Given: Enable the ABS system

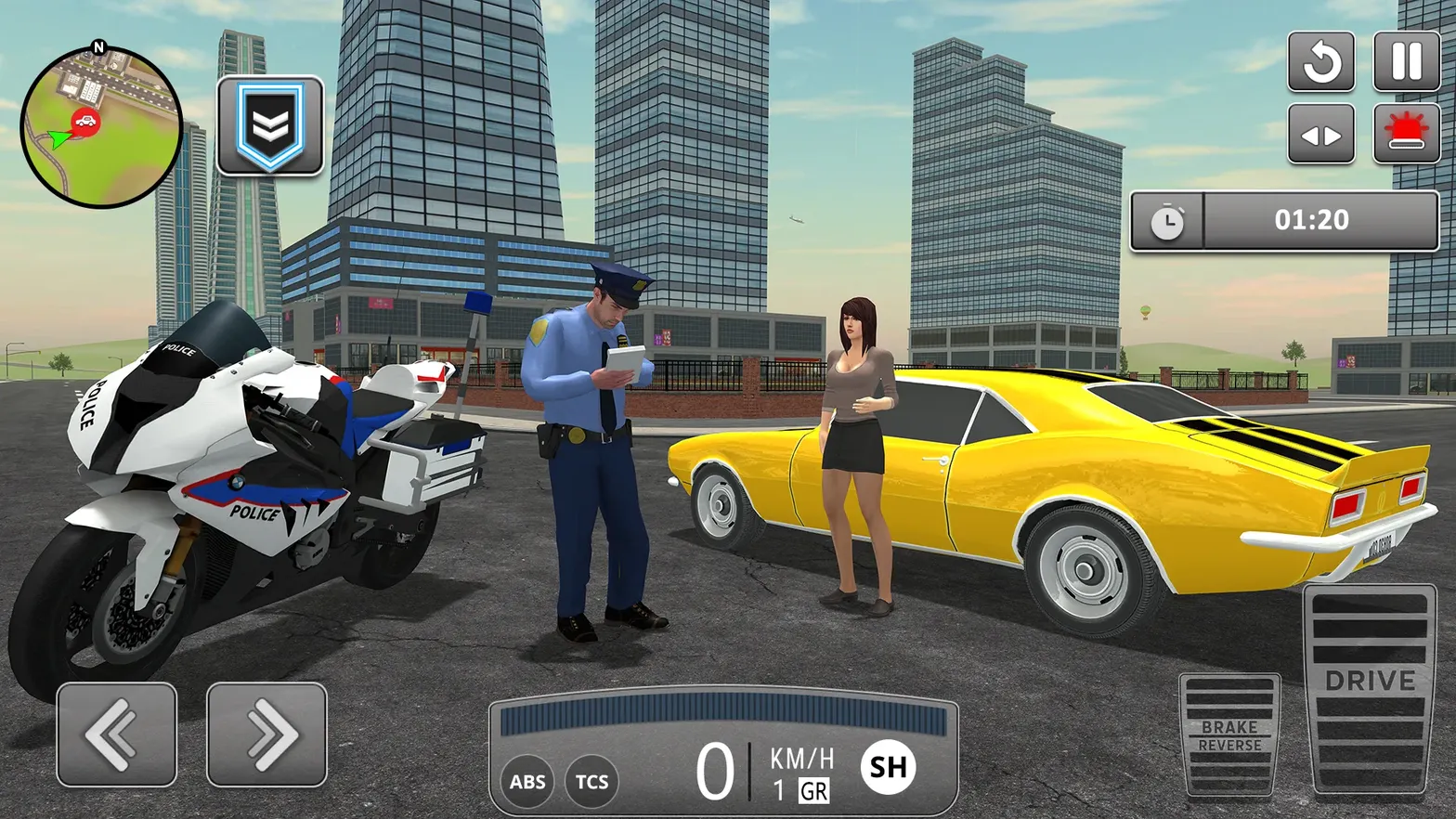Looking at the screenshot, I should coord(526,782).
